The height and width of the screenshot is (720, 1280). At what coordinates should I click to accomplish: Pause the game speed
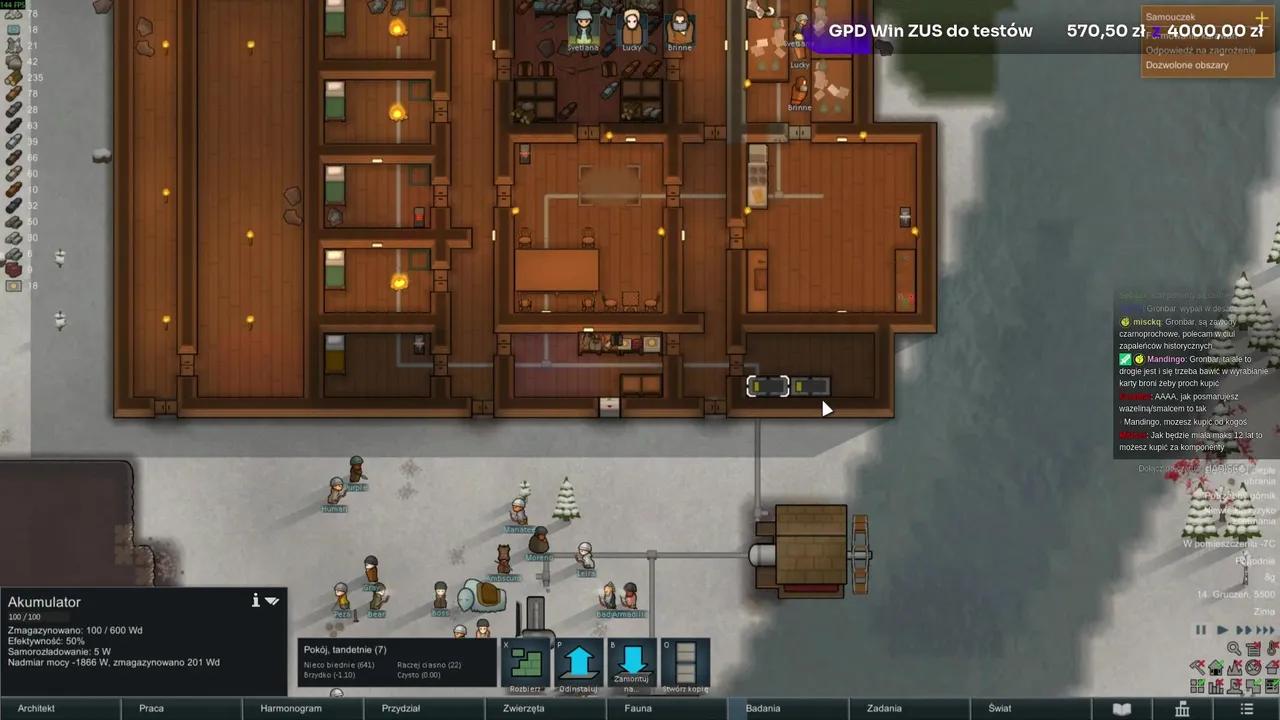point(1201,630)
